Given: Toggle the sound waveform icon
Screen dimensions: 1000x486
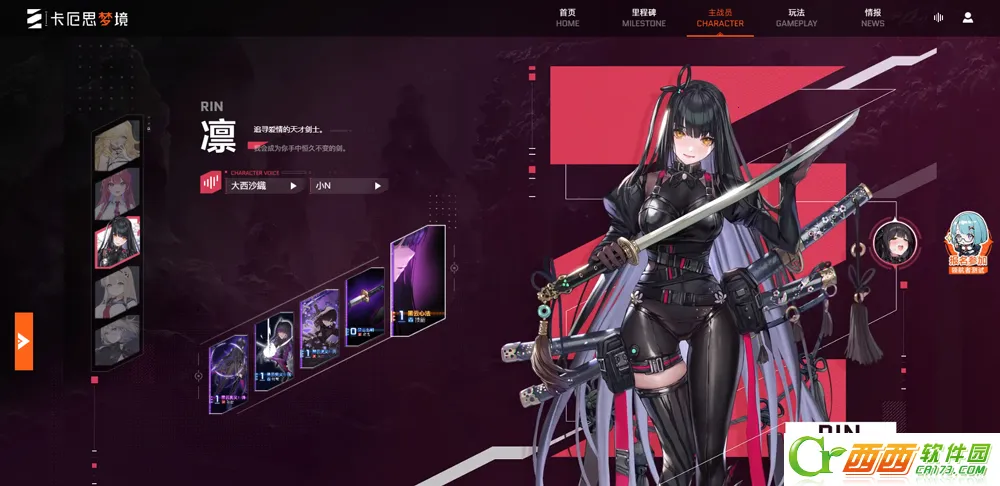Looking at the screenshot, I should click(938, 17).
